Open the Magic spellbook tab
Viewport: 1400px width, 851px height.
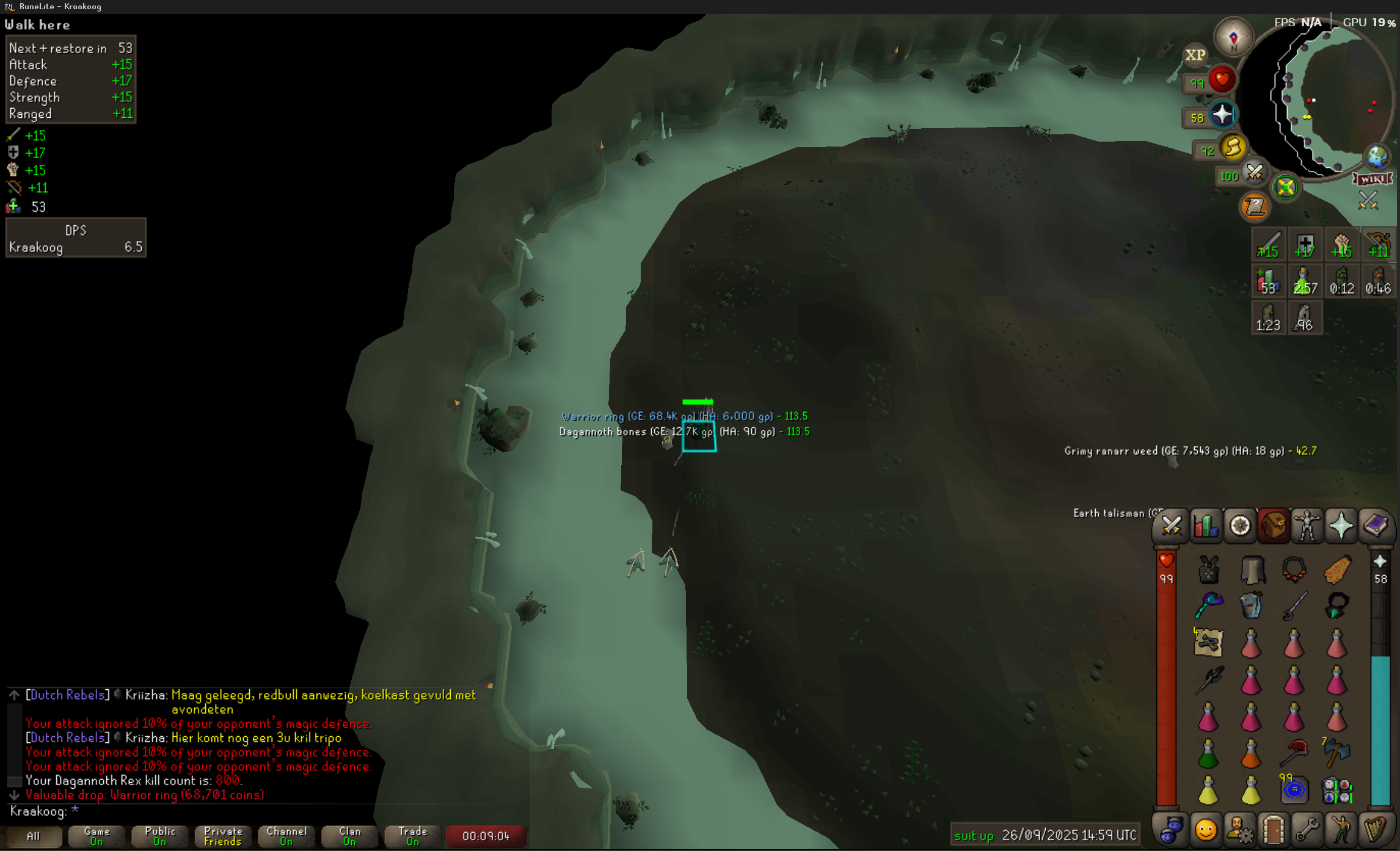[x=1375, y=526]
